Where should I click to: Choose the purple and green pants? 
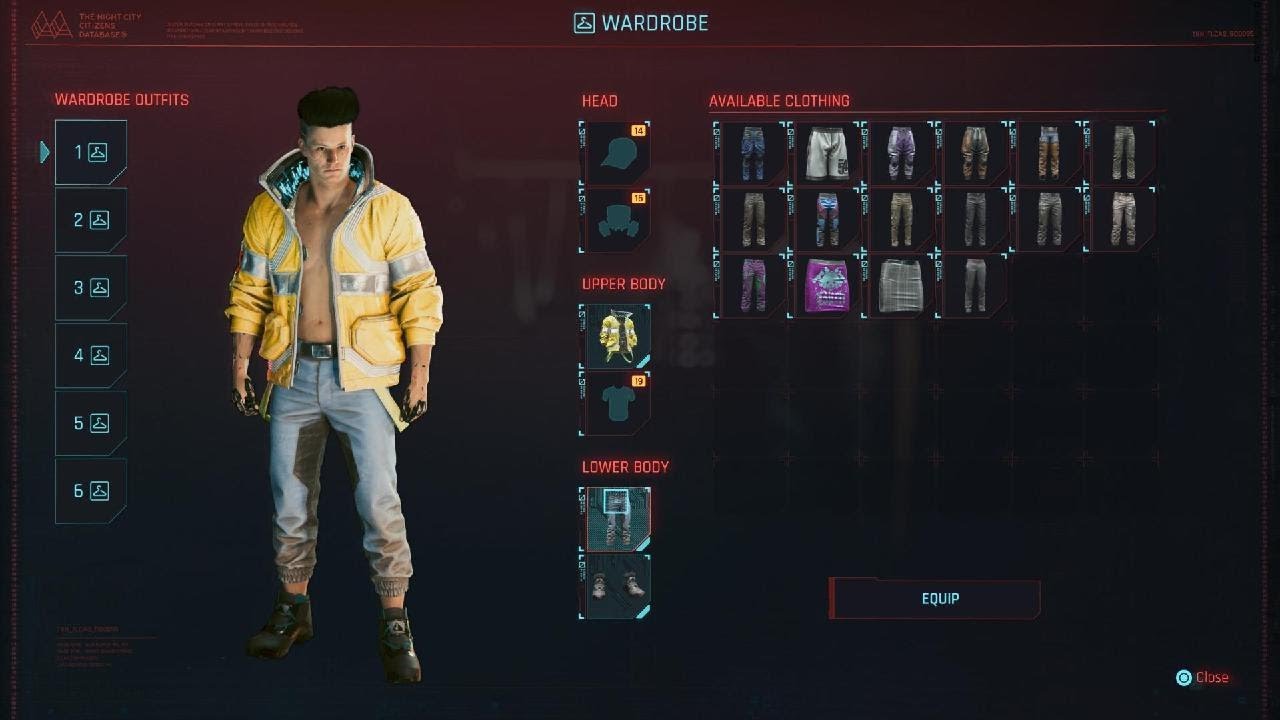click(751, 286)
